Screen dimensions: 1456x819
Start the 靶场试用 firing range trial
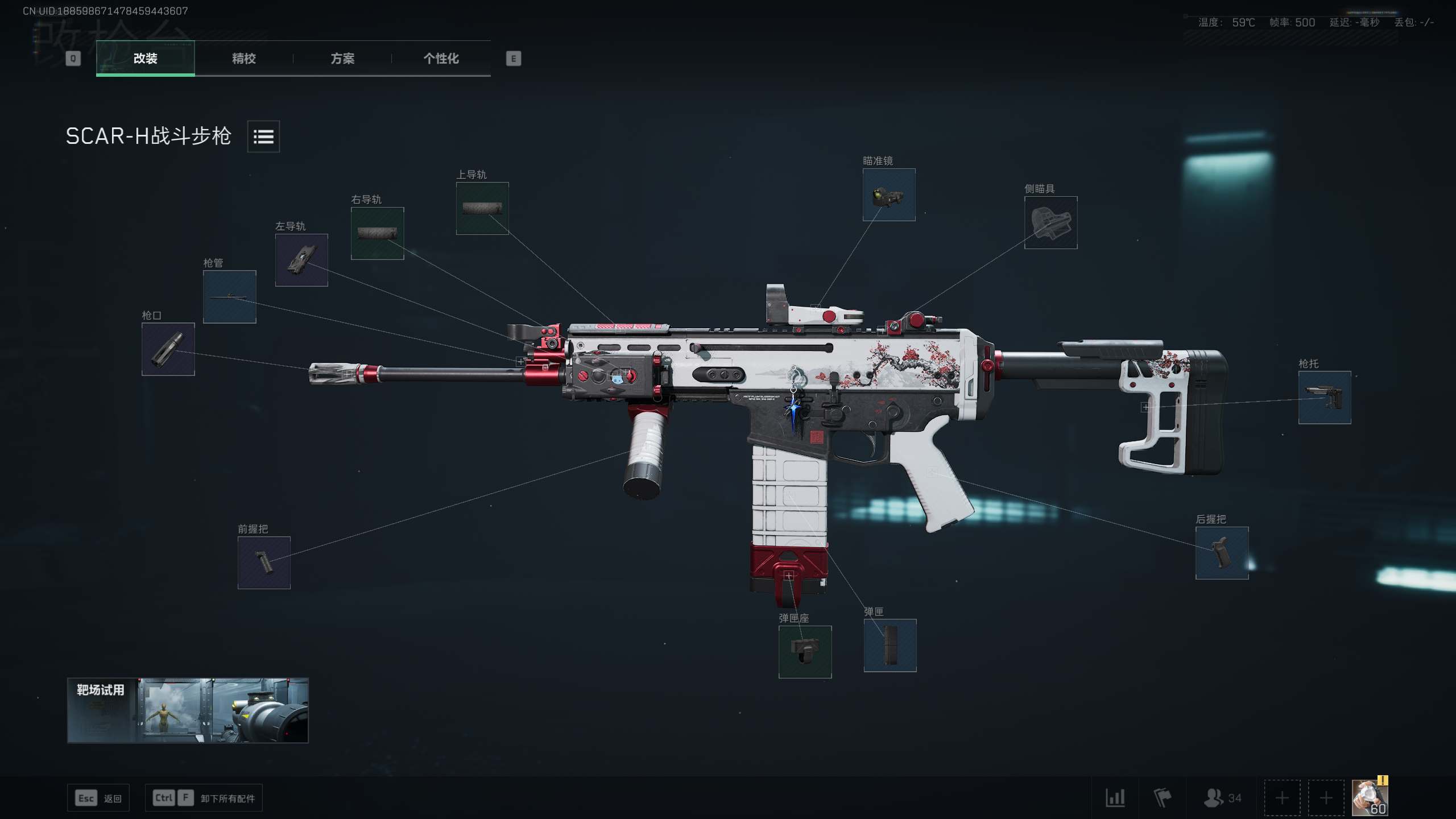point(188,710)
